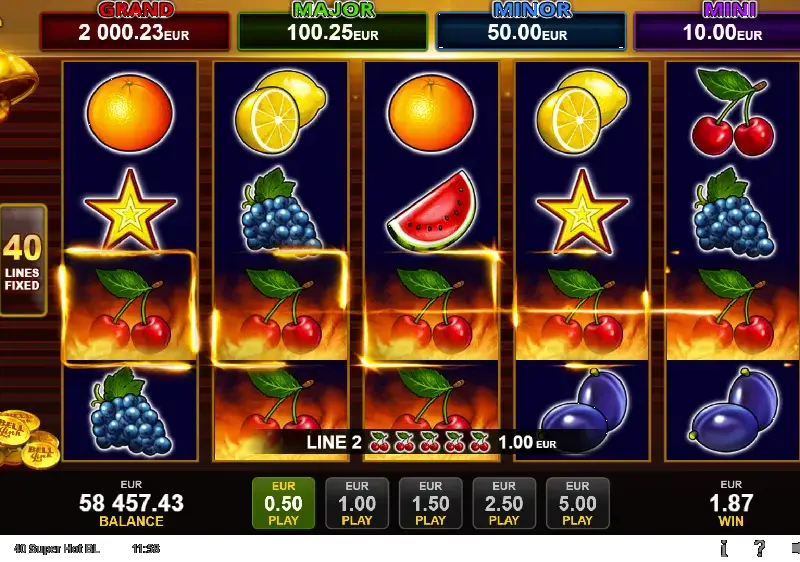Open the info paytable icon
This screenshot has width=800, height=562.
click(x=723, y=547)
